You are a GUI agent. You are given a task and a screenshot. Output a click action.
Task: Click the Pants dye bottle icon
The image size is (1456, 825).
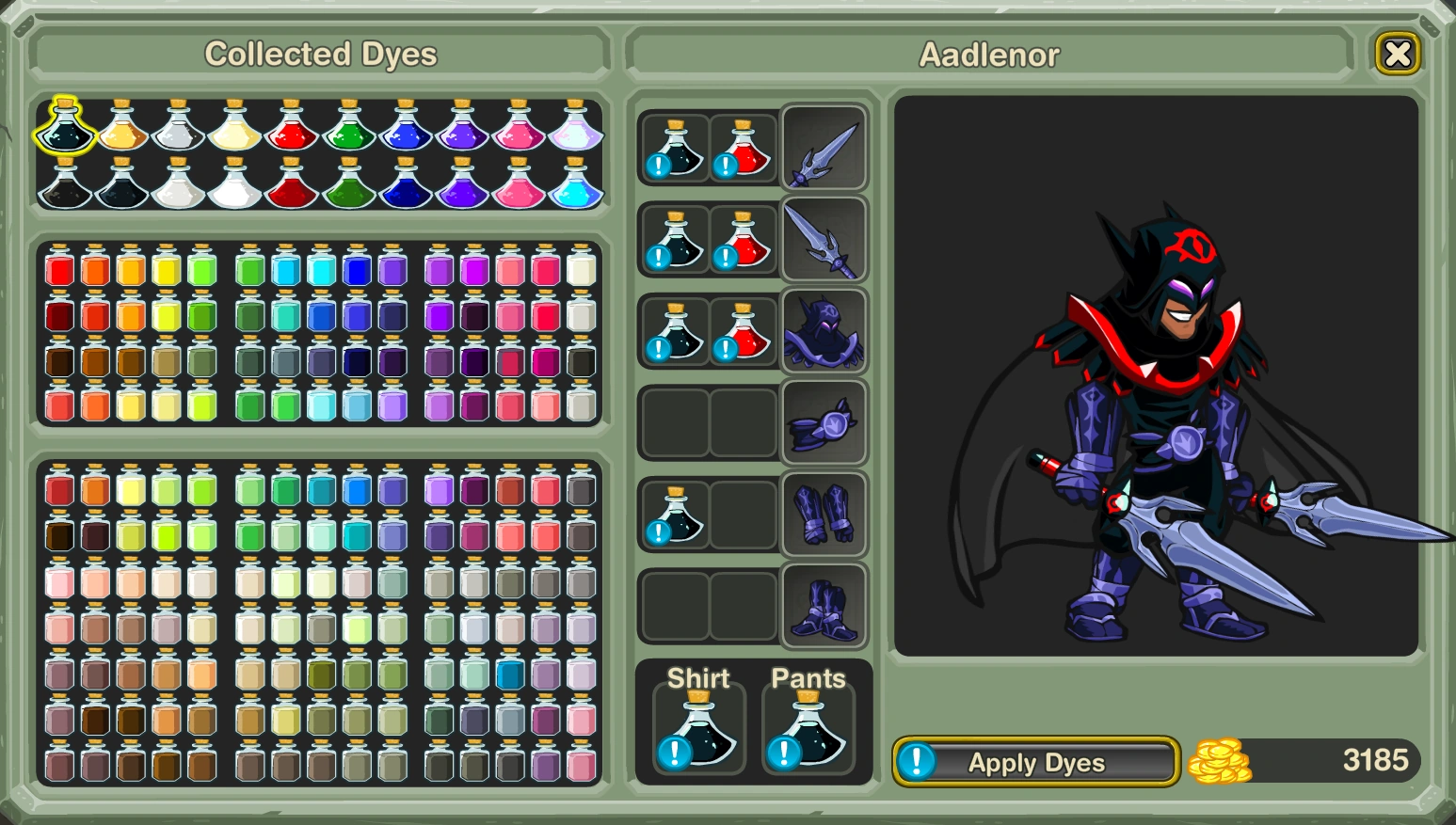(x=808, y=732)
